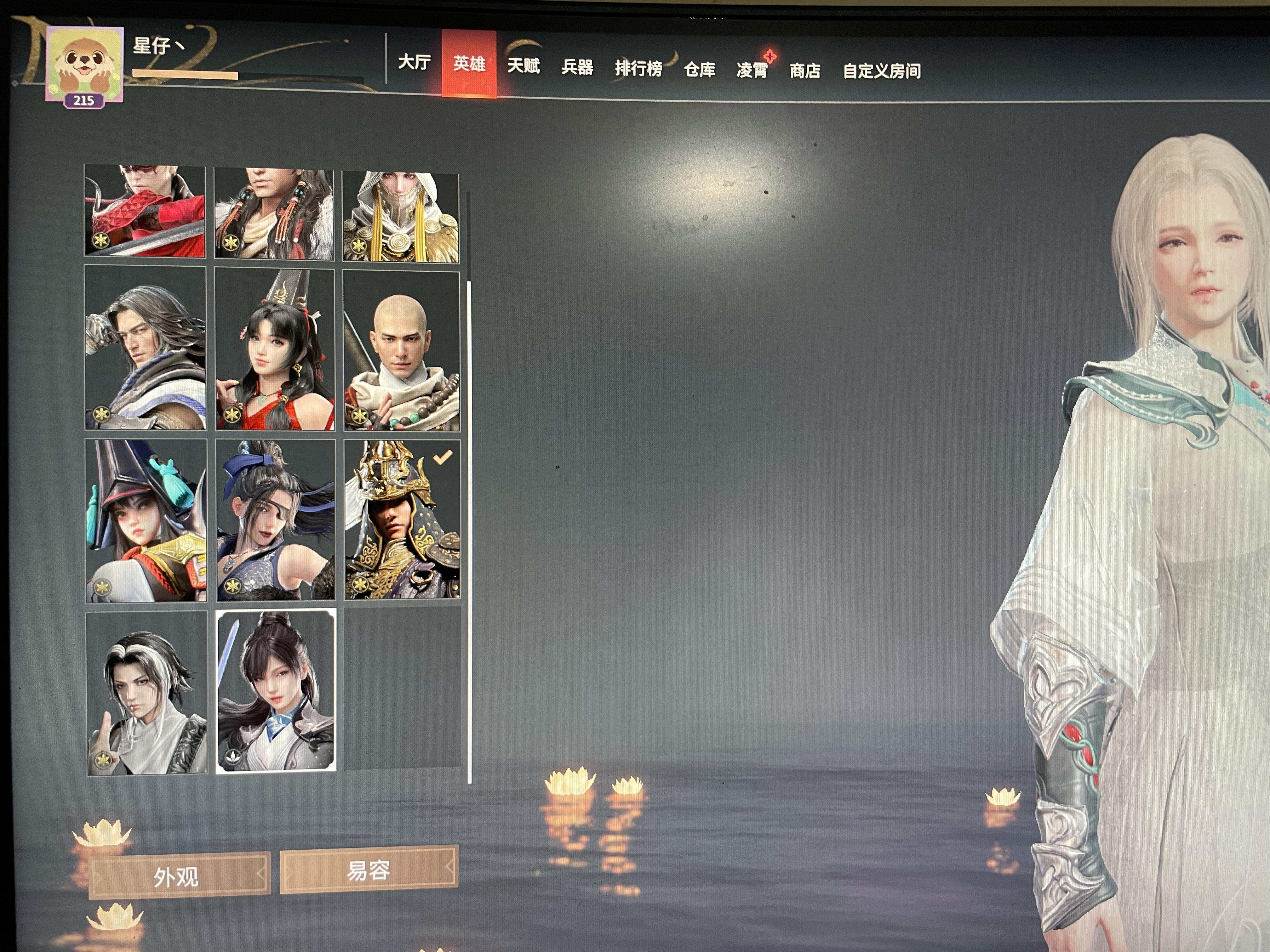Screen dimensions: 1270x952
Task: Go to the 凌霄 tab
Action: click(x=752, y=71)
